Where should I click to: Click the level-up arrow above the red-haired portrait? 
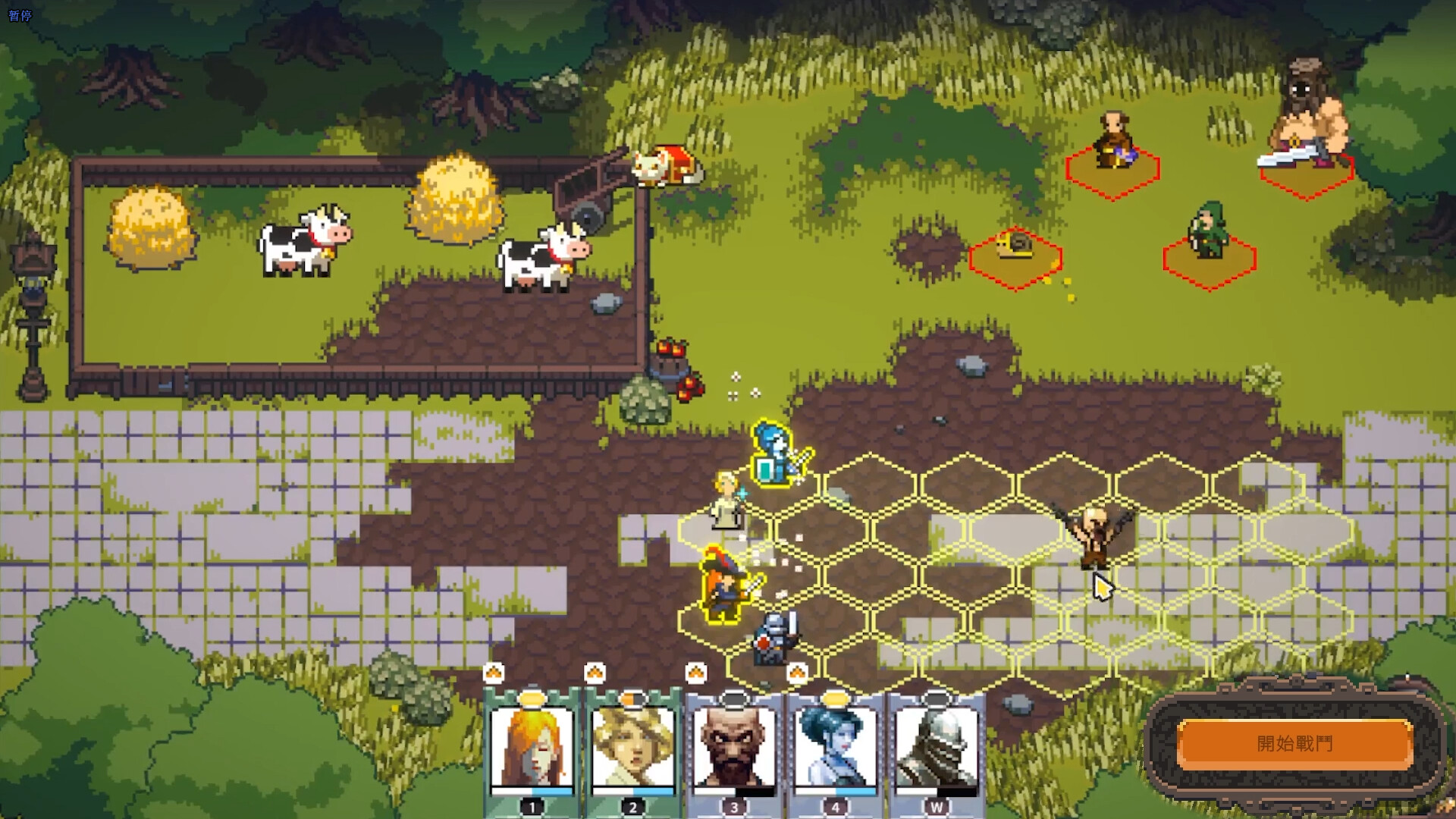[494, 672]
